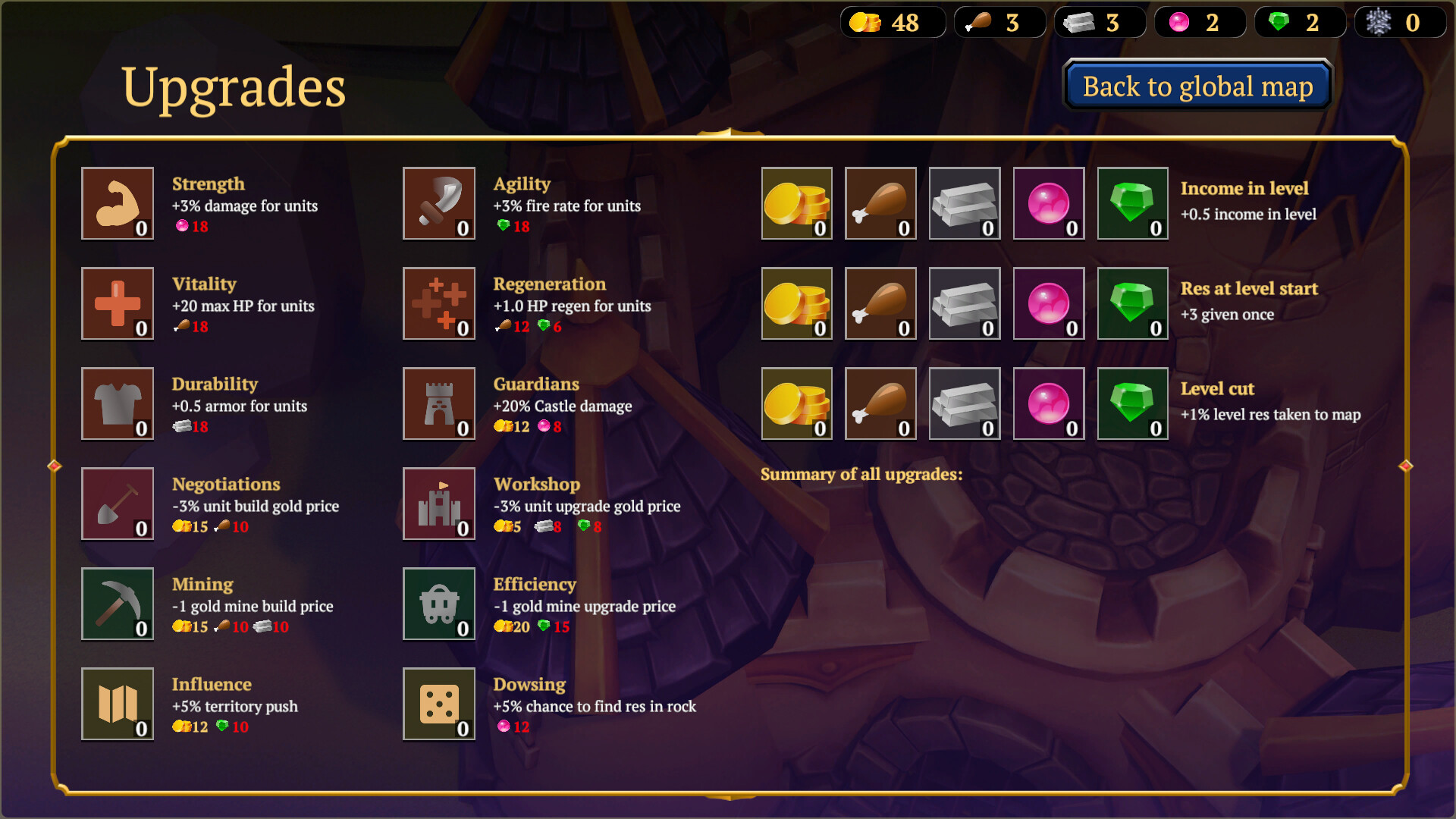
Task: Select the pink orb under Res at level start
Action: (1048, 303)
